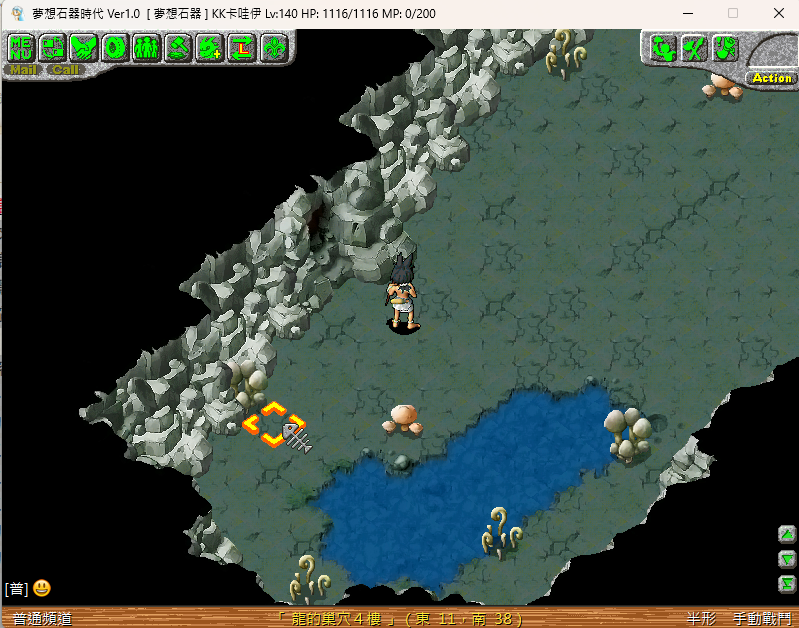
Task: Click the card exchange icon
Action: (53, 47)
